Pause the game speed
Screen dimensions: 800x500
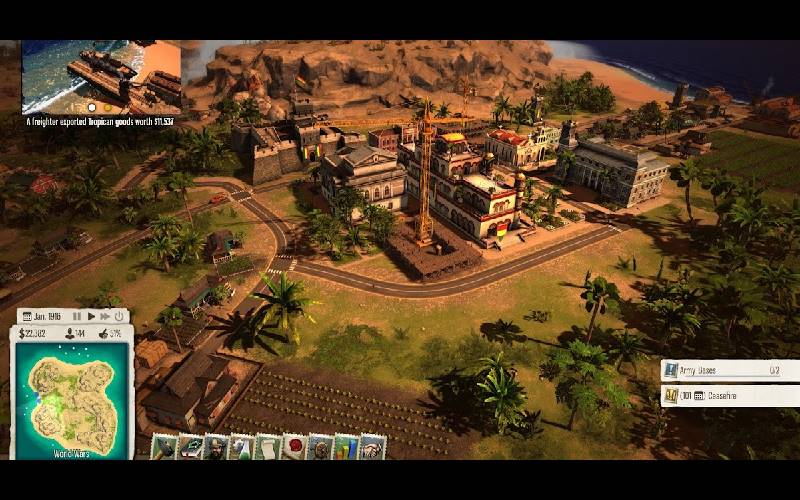click(77, 316)
